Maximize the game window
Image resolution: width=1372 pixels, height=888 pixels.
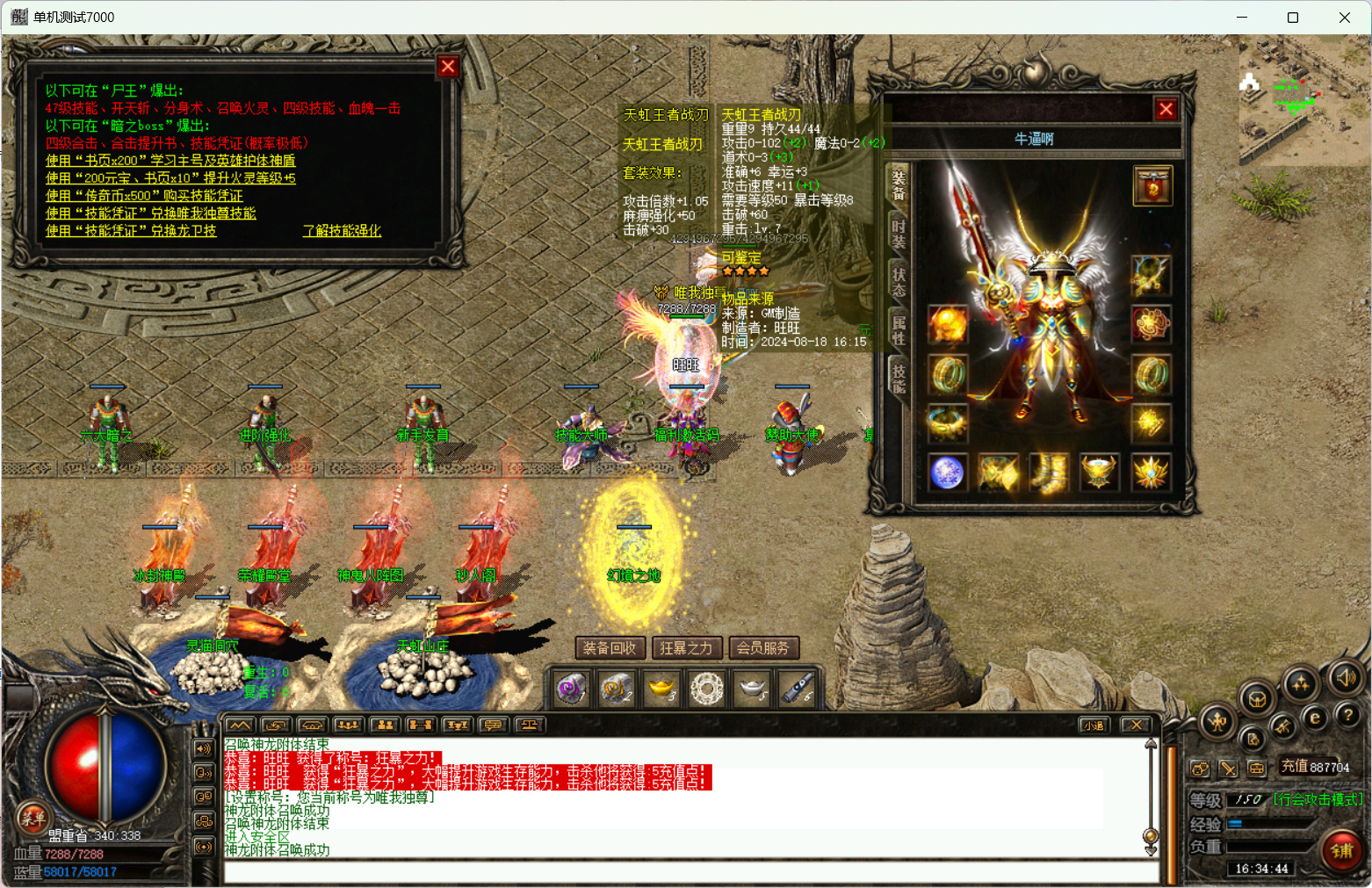[1293, 18]
